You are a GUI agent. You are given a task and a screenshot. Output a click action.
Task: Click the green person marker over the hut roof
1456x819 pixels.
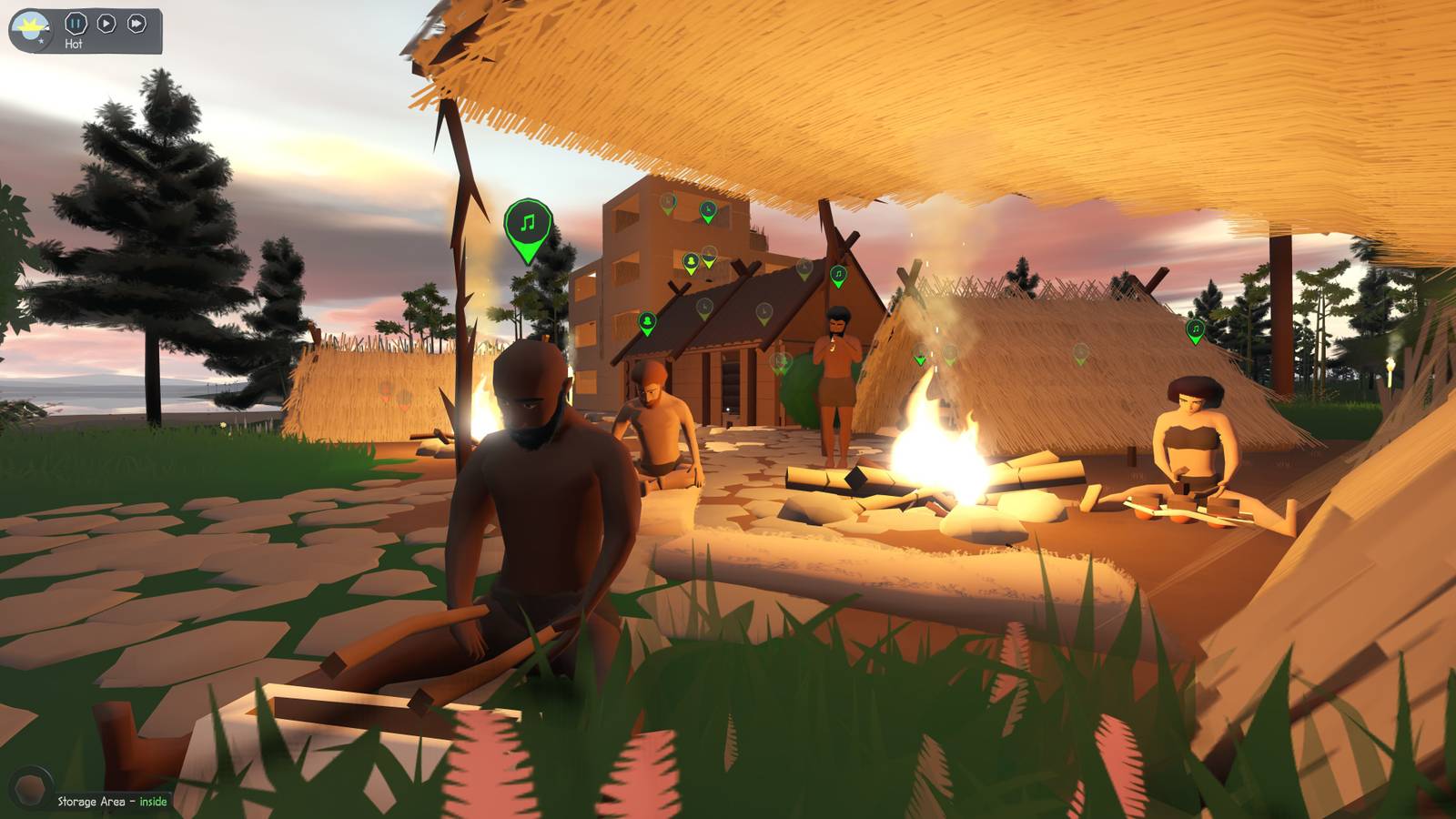[x=647, y=321]
